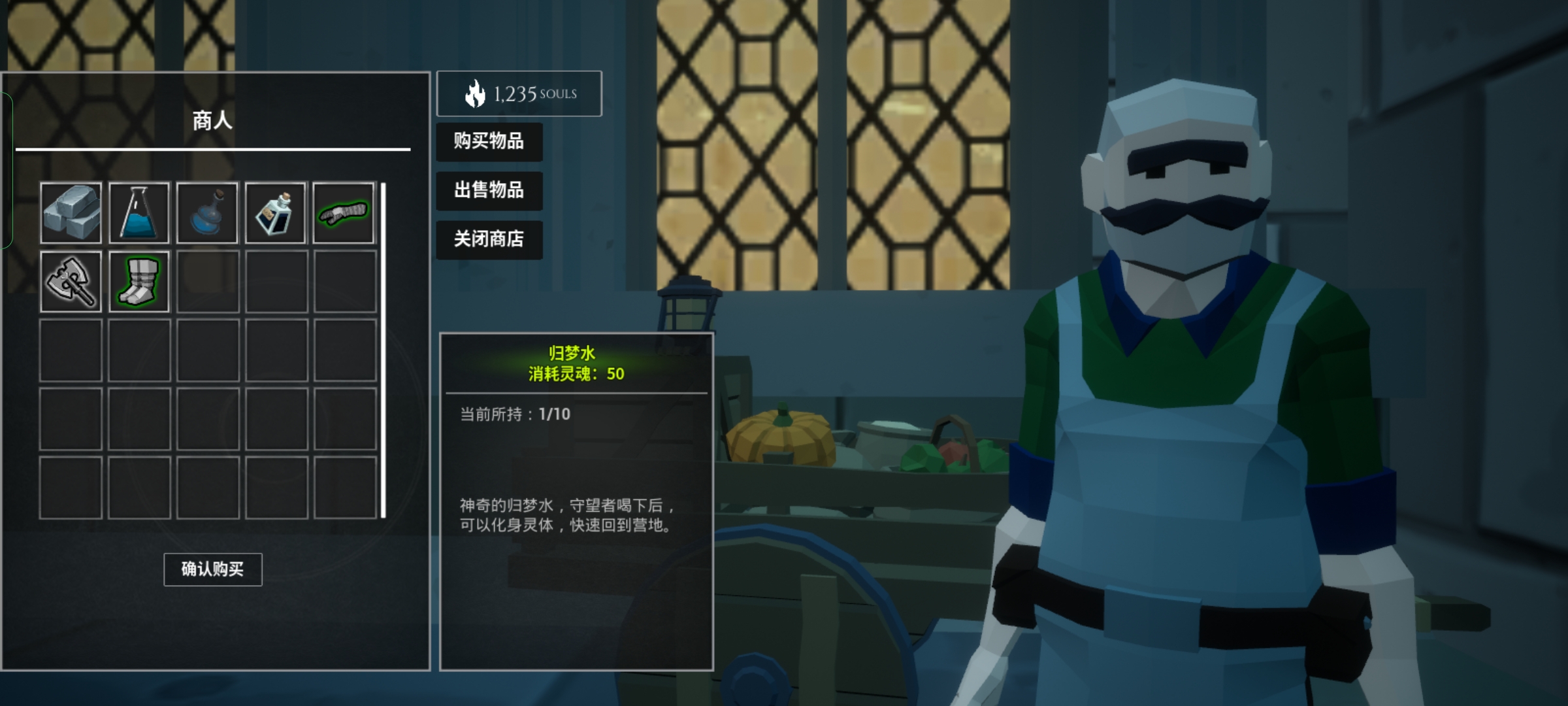Switch to the 出售物品 sell tab
Screen dimensions: 1568x706
point(489,191)
